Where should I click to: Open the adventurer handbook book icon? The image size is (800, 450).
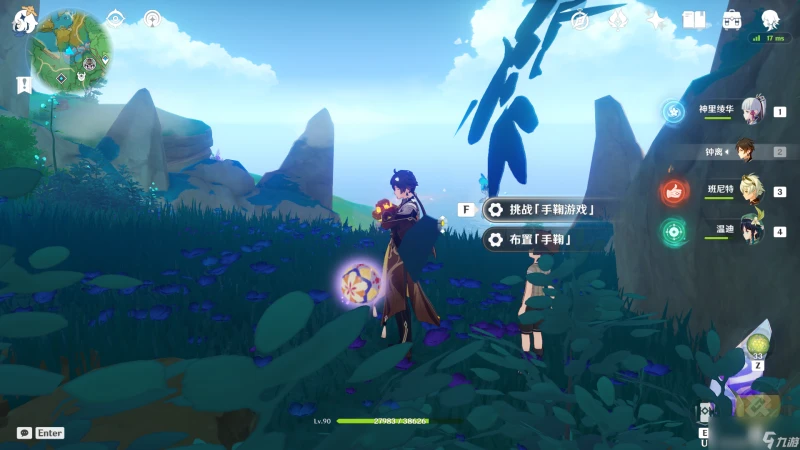[694, 20]
